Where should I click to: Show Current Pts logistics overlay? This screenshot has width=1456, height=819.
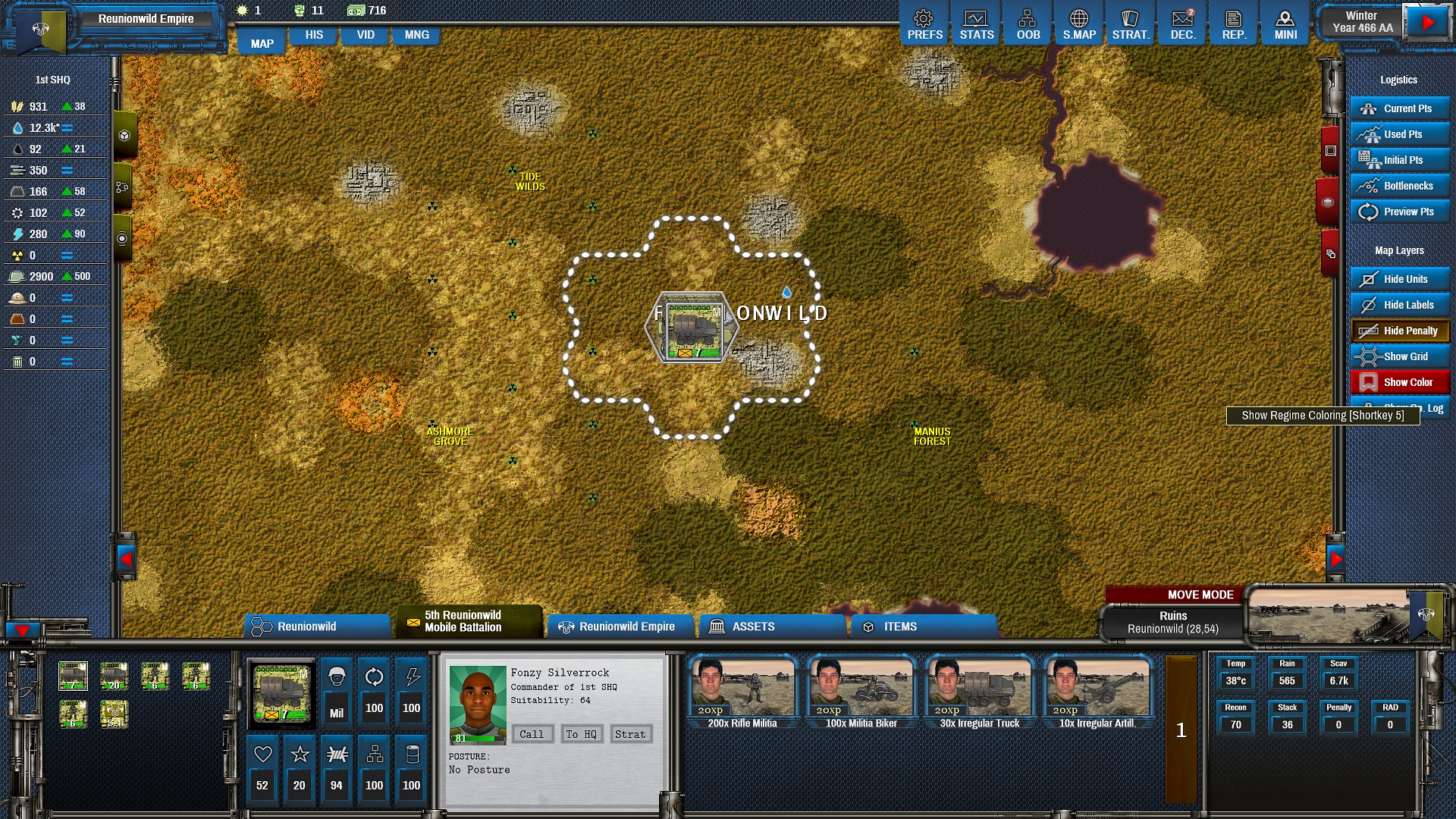click(x=1399, y=108)
